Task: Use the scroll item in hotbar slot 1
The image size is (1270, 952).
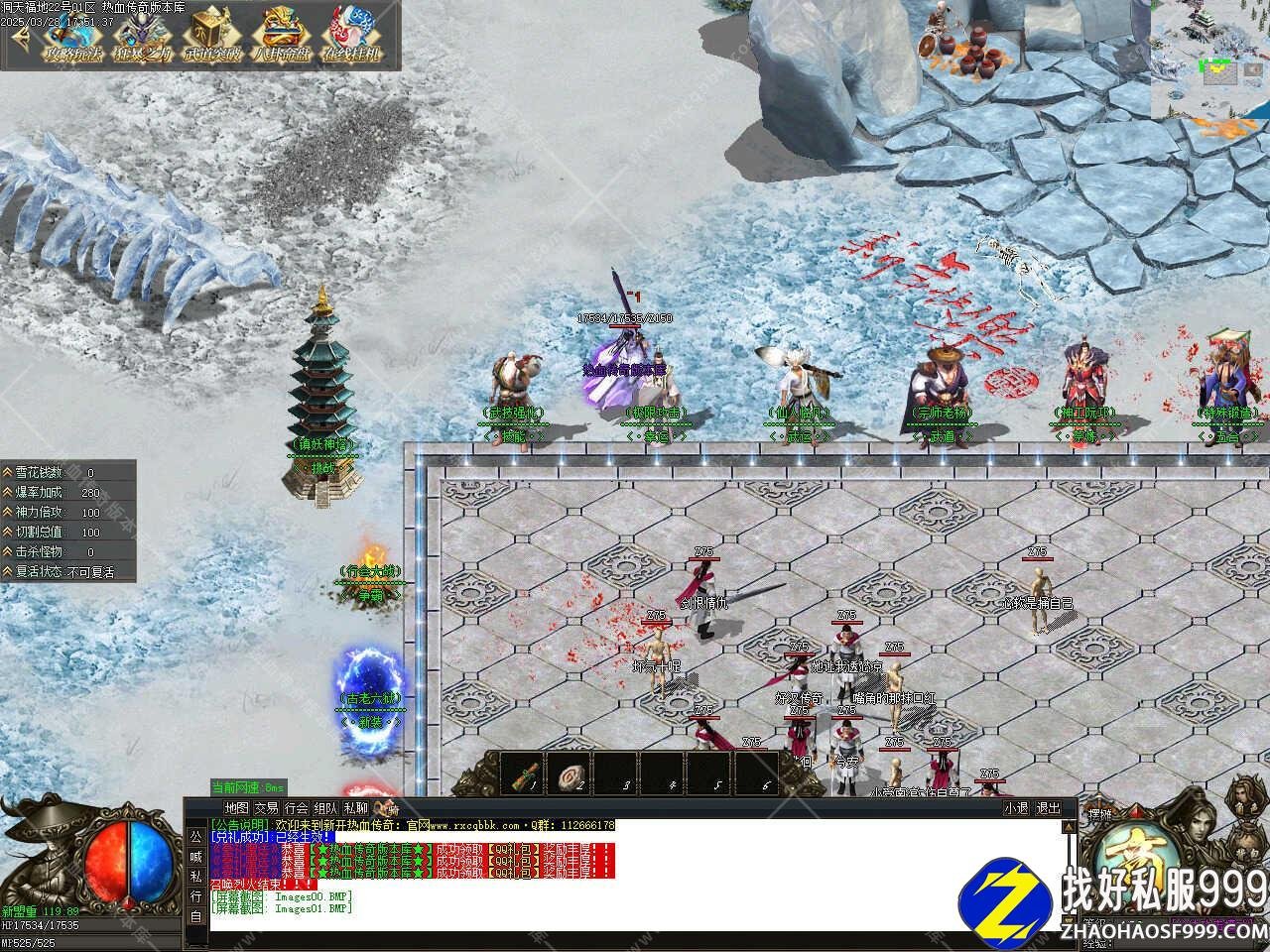Action: point(523,775)
